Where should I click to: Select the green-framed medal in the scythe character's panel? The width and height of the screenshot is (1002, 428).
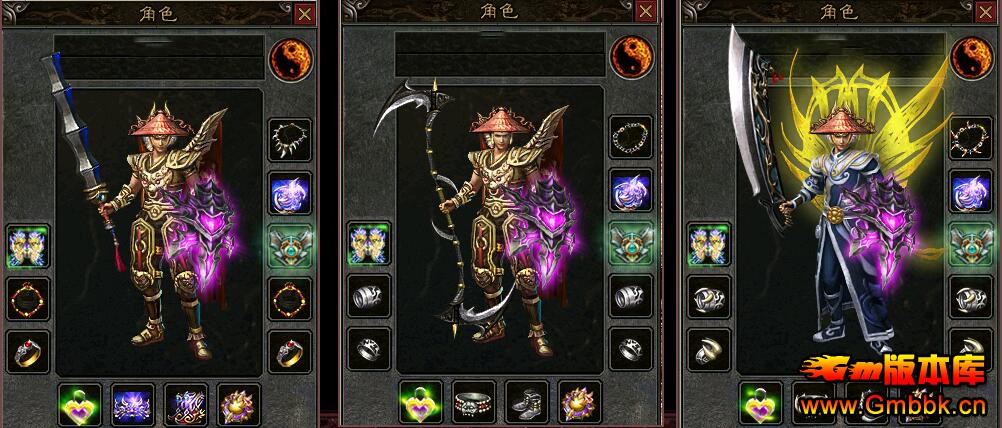click(631, 245)
